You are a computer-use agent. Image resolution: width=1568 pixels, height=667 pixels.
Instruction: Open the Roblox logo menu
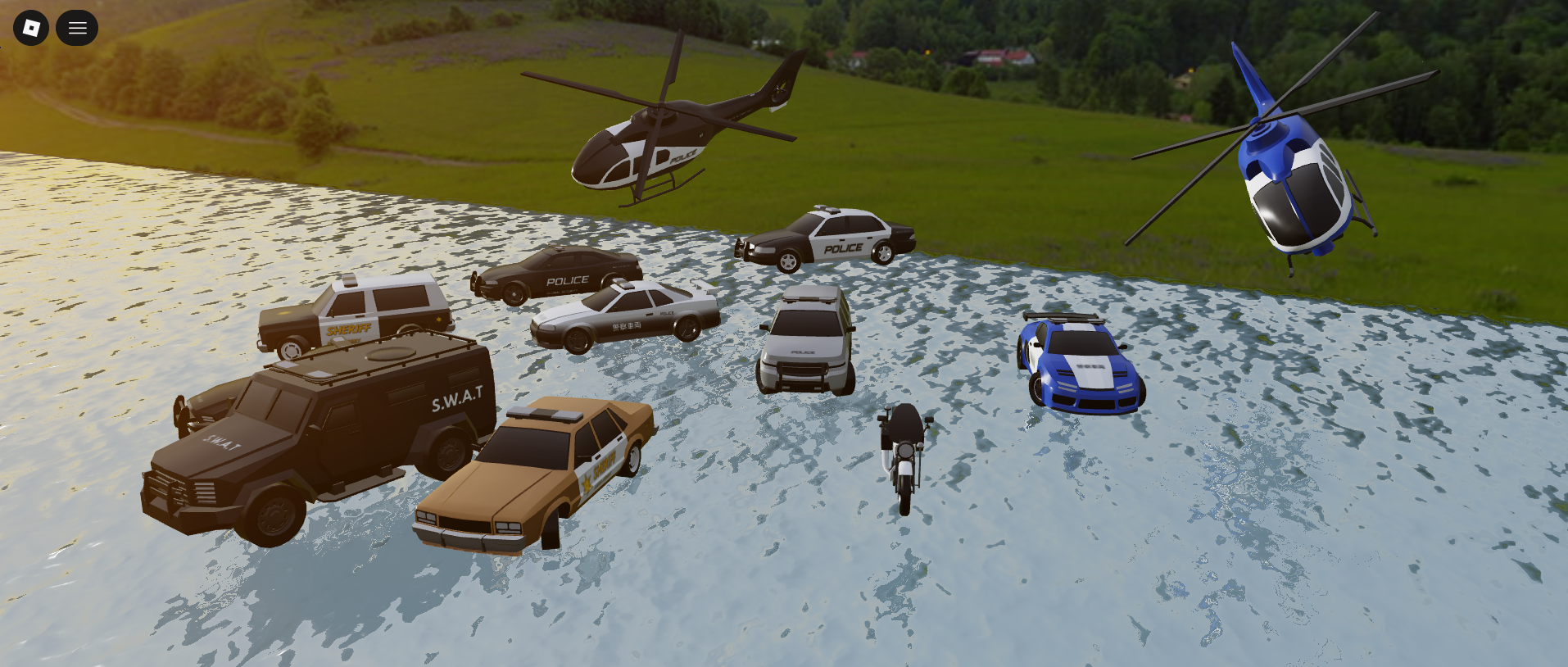(x=31, y=28)
